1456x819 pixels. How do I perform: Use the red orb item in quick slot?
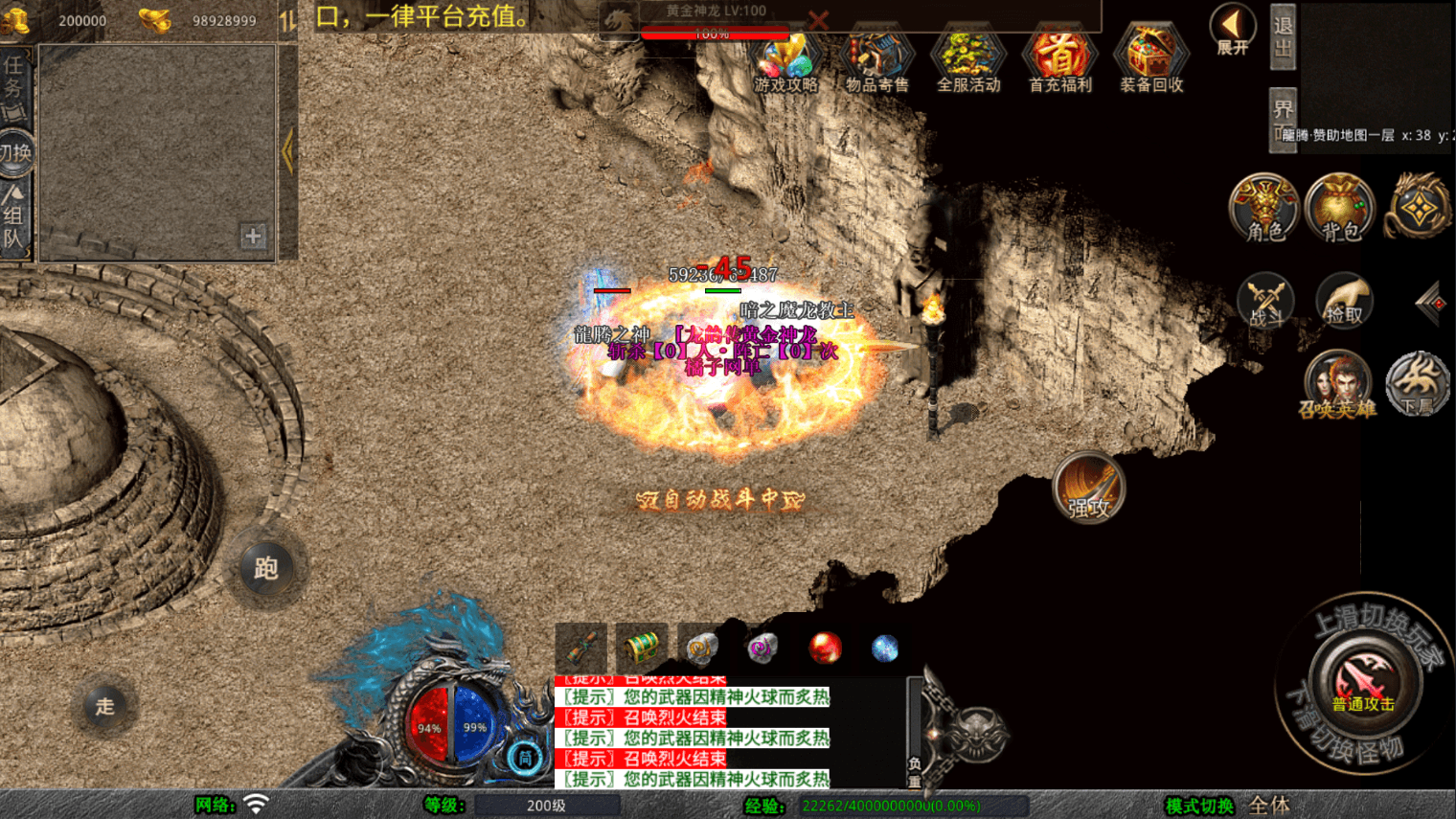click(824, 648)
